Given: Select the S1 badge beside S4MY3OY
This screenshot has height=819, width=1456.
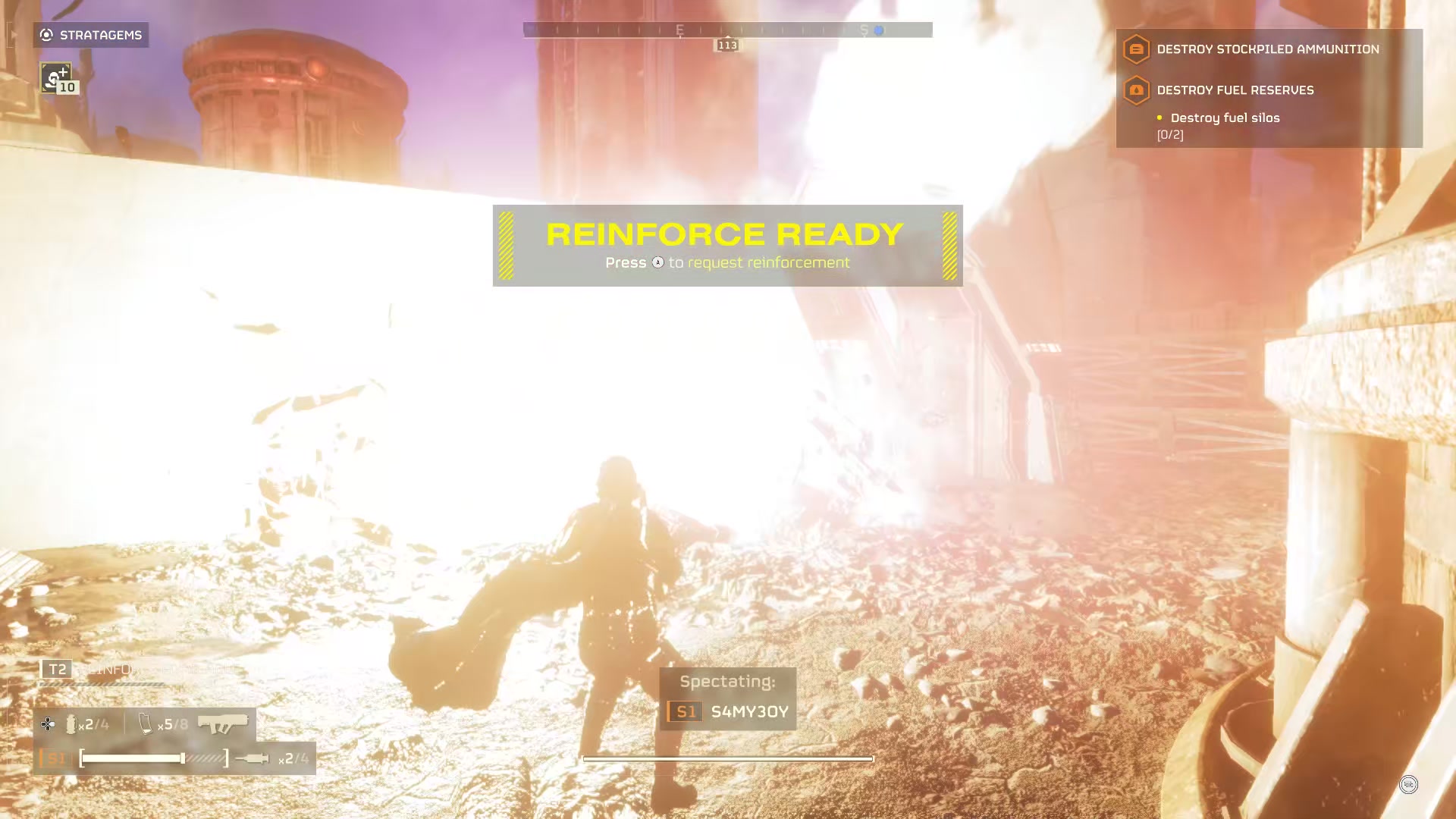Looking at the screenshot, I should click(683, 711).
